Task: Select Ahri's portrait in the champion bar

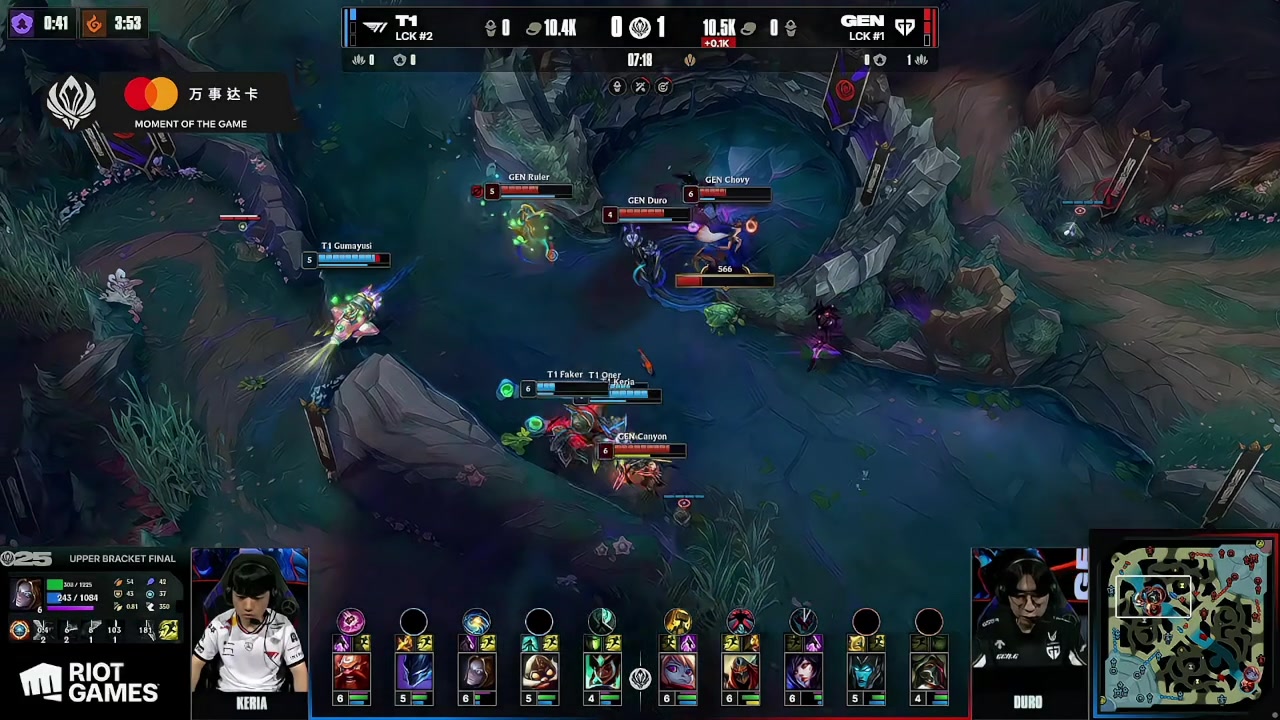Action: pyautogui.click(x=803, y=671)
